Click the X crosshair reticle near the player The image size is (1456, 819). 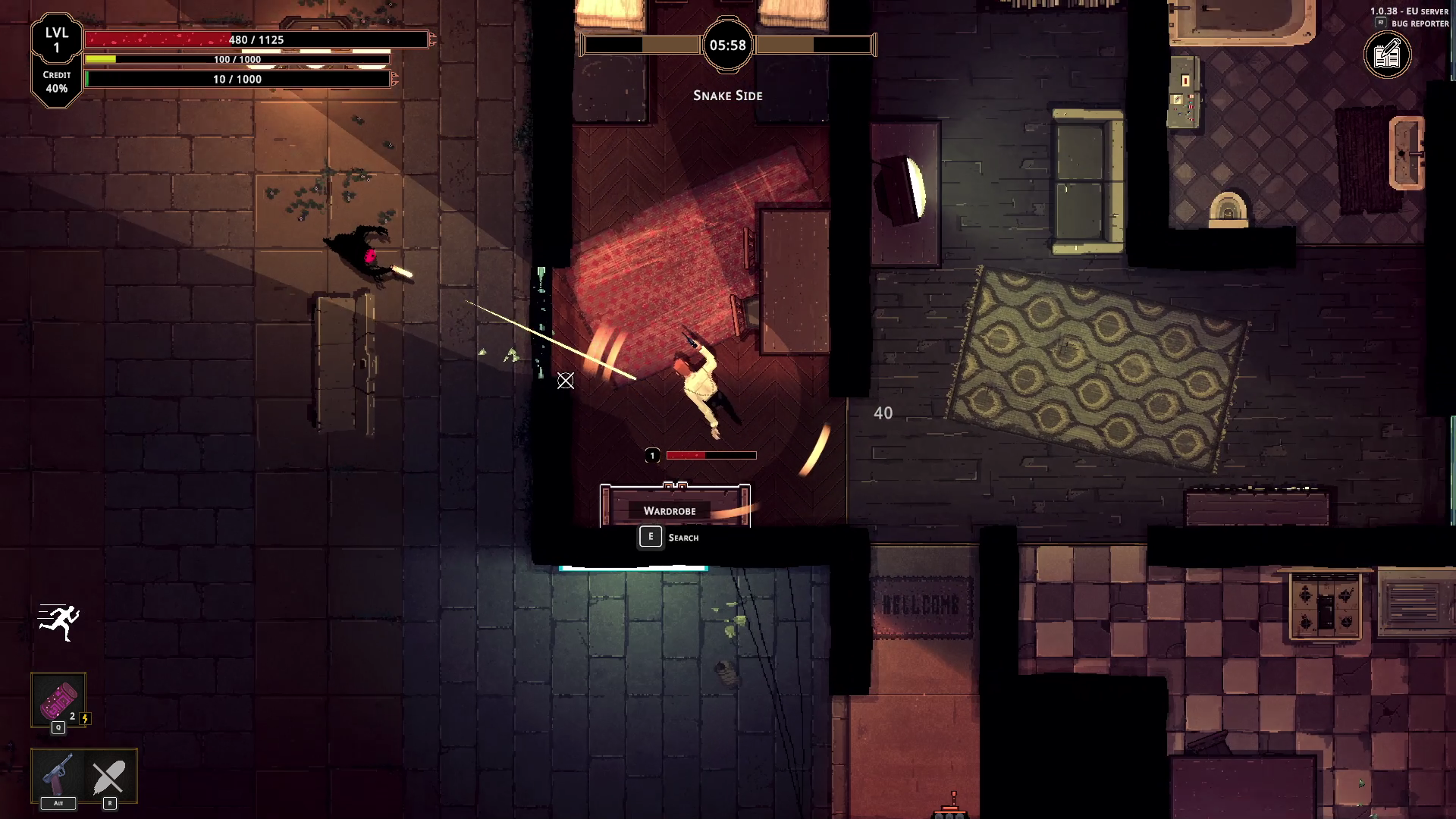[x=566, y=382]
